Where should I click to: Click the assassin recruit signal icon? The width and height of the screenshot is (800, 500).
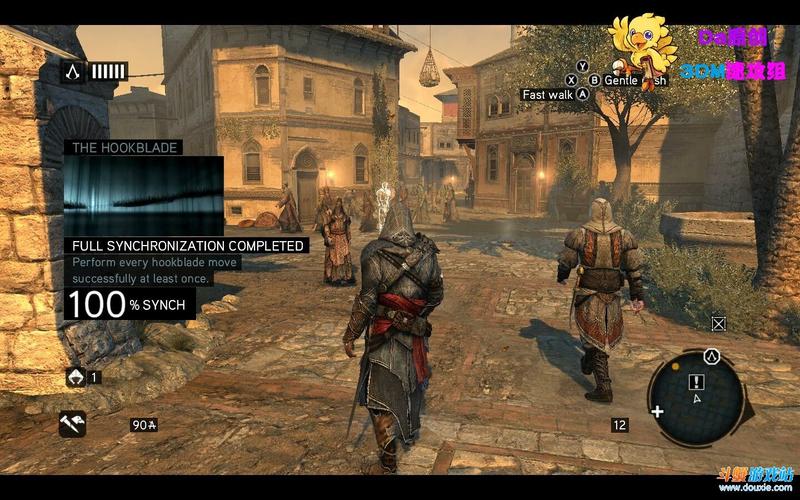click(76, 377)
